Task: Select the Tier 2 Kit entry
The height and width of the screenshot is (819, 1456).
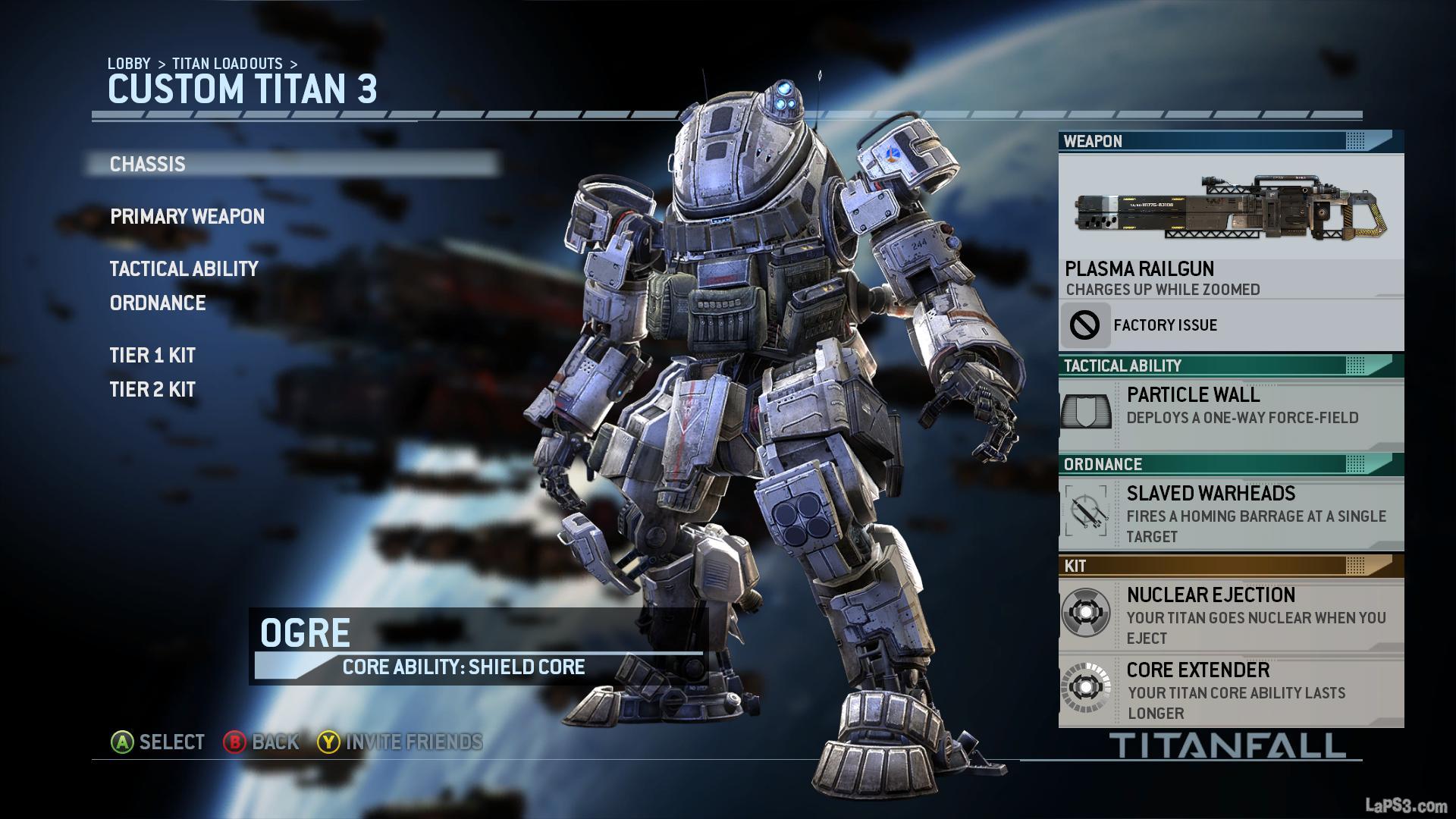Action: 152,390
